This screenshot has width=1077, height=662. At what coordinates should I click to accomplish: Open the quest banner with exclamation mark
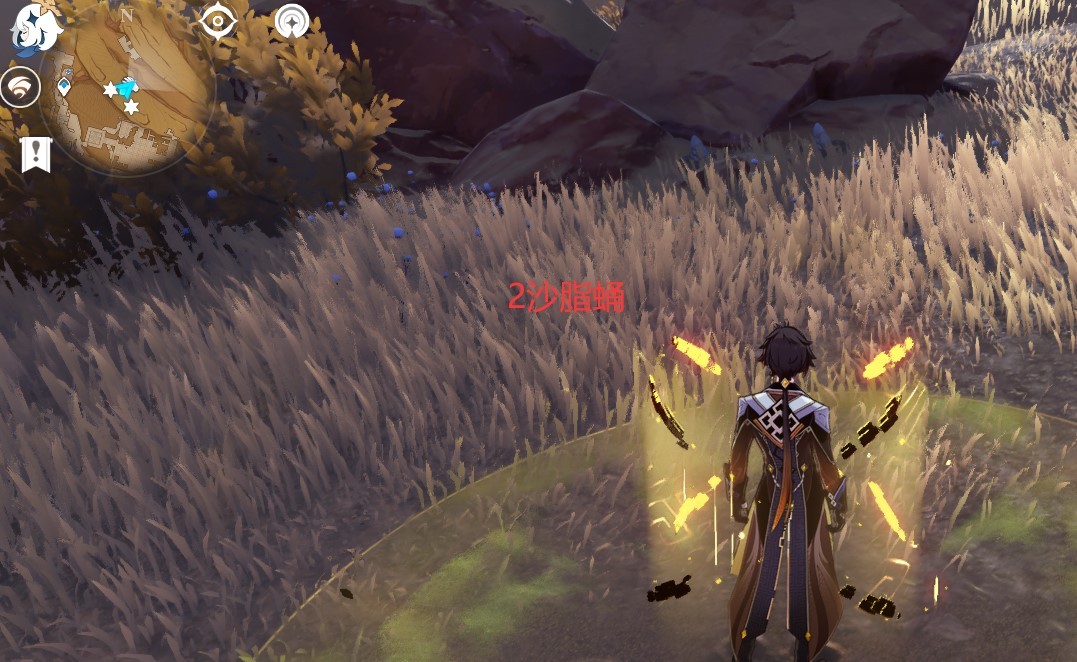[x=35, y=154]
